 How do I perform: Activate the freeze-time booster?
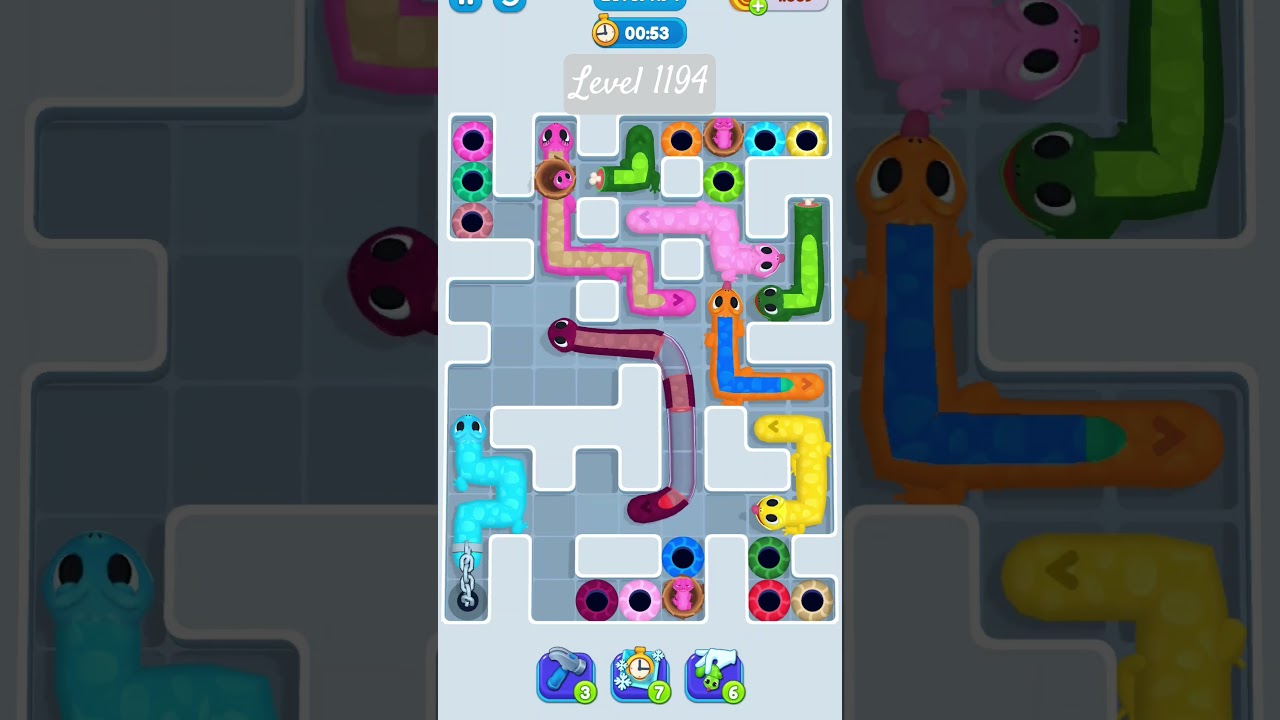(640, 675)
